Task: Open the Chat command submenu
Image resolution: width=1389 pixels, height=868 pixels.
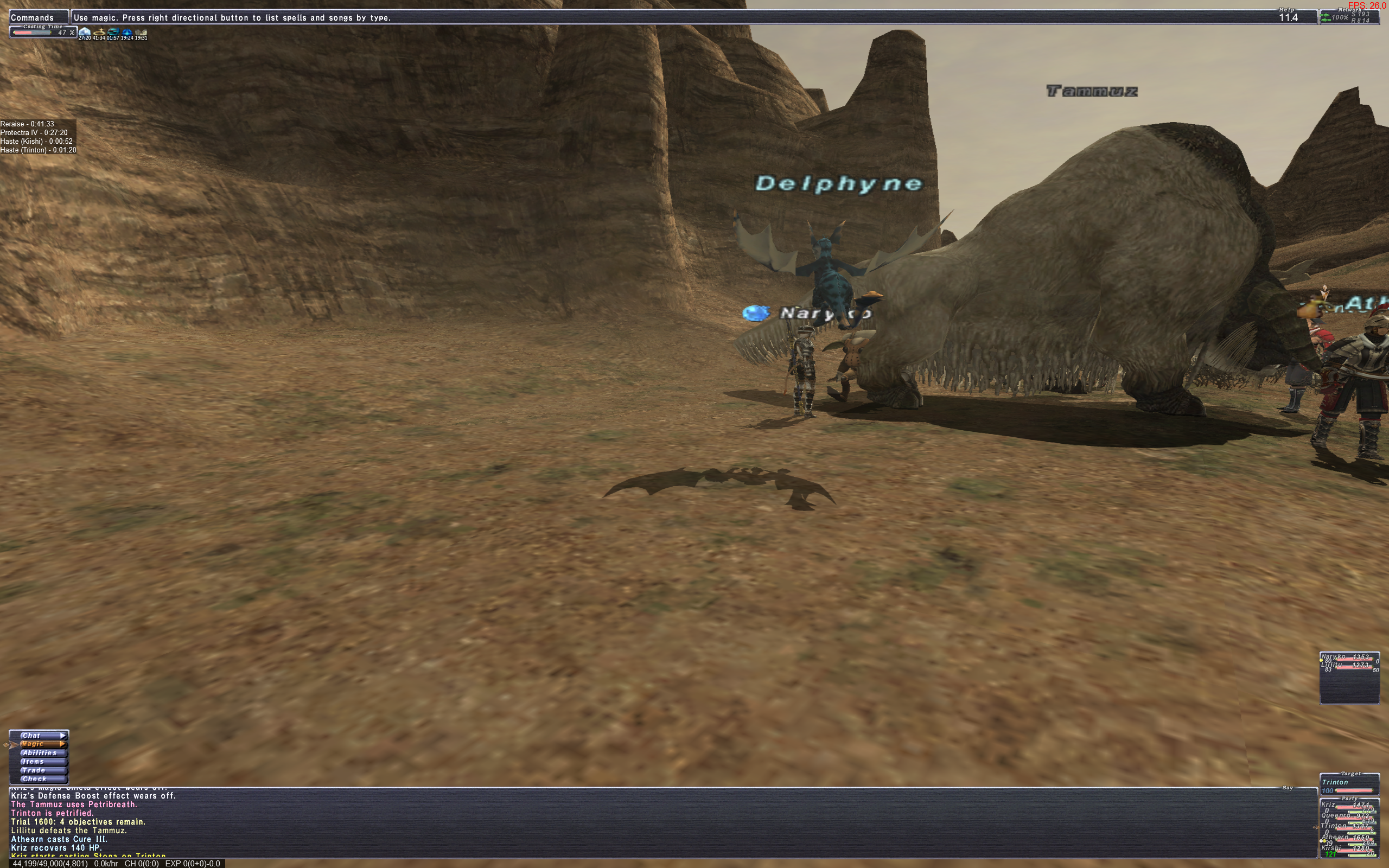Action: 39,736
